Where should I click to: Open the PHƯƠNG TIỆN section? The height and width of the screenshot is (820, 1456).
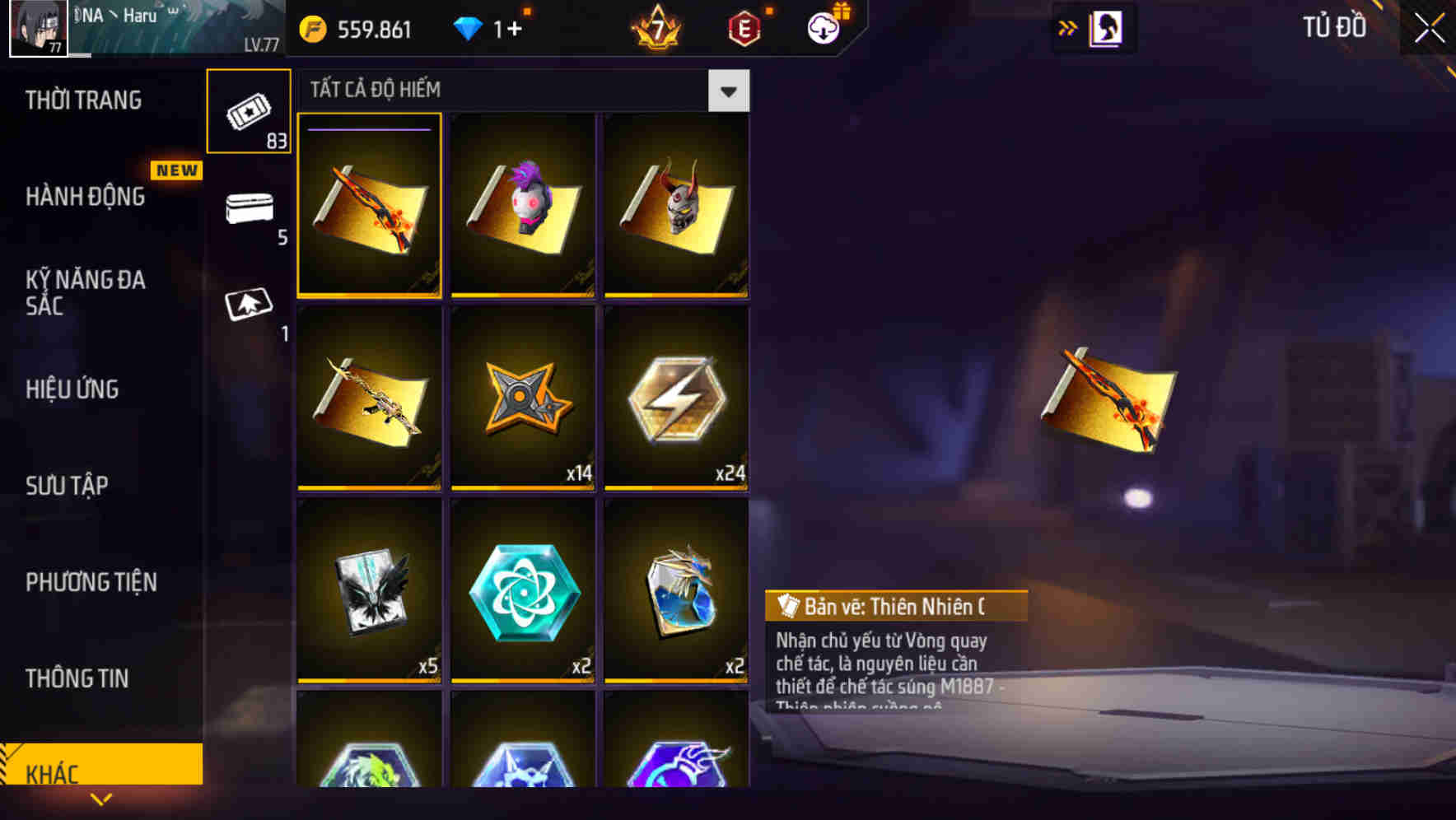coord(91,583)
